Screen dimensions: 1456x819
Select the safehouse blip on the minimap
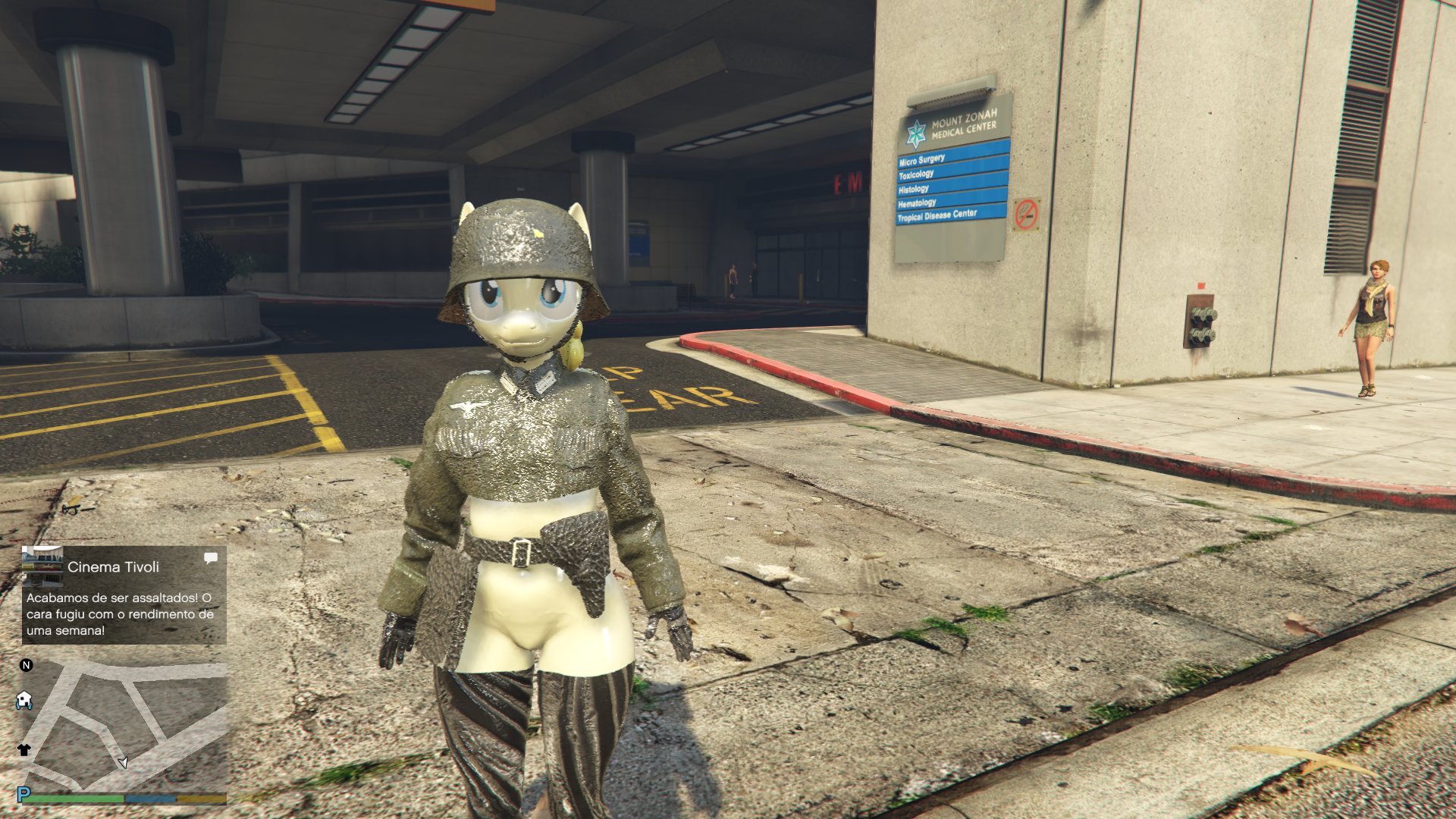point(24,700)
